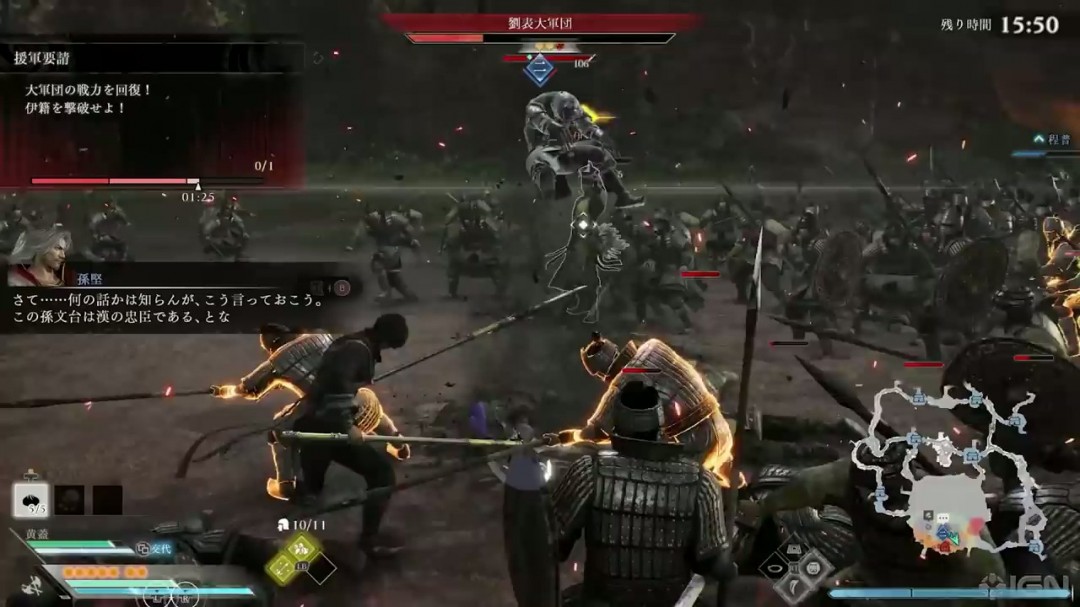
Task: Click the blue diamond enemy officer marker
Action: [x=540, y=70]
